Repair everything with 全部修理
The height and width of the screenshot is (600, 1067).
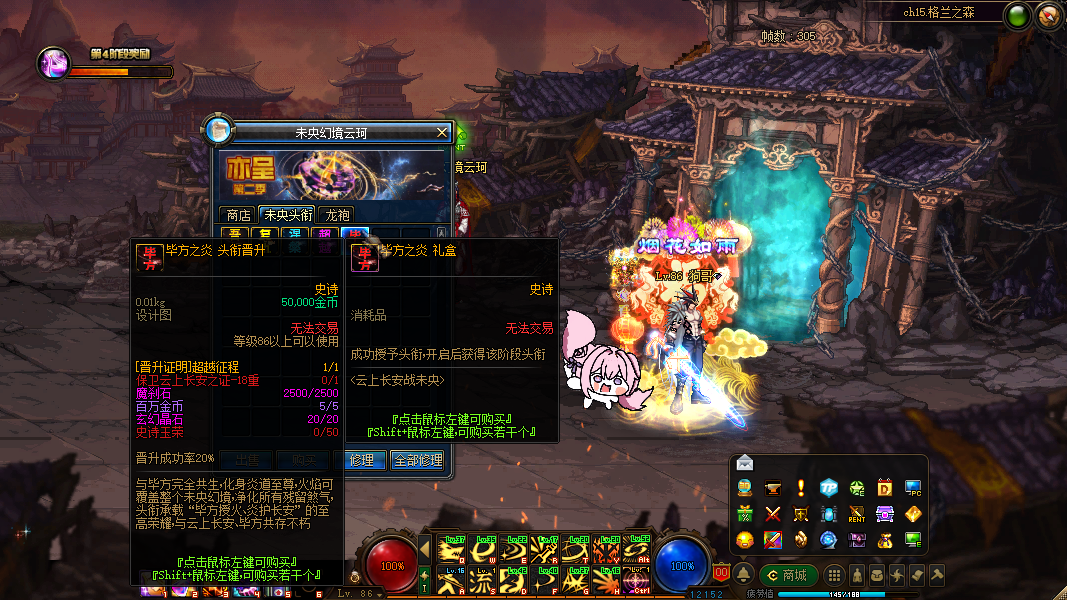pos(417,460)
